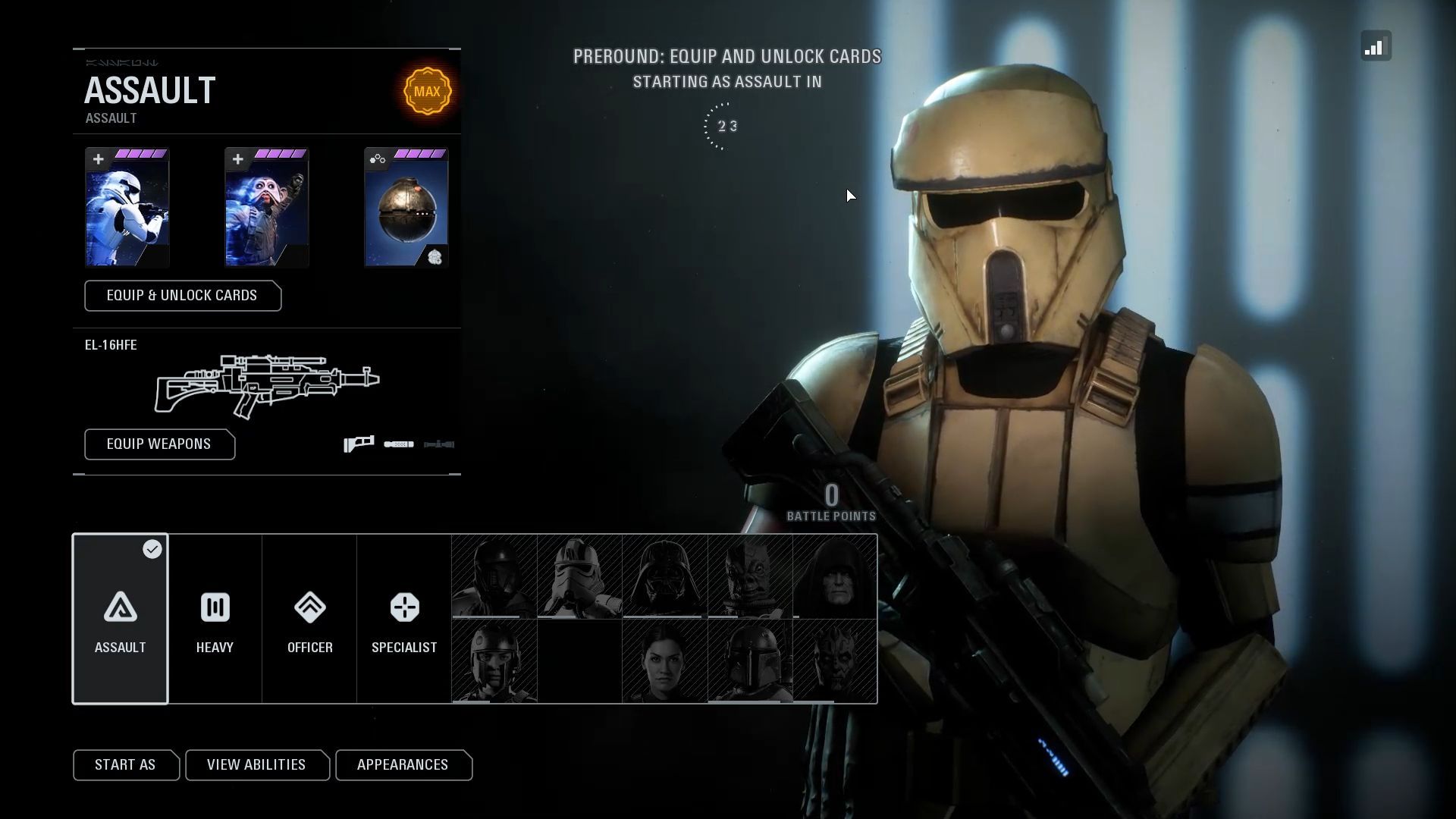Open Equip & Unlock Cards
Image resolution: width=1456 pixels, height=819 pixels.
(182, 296)
